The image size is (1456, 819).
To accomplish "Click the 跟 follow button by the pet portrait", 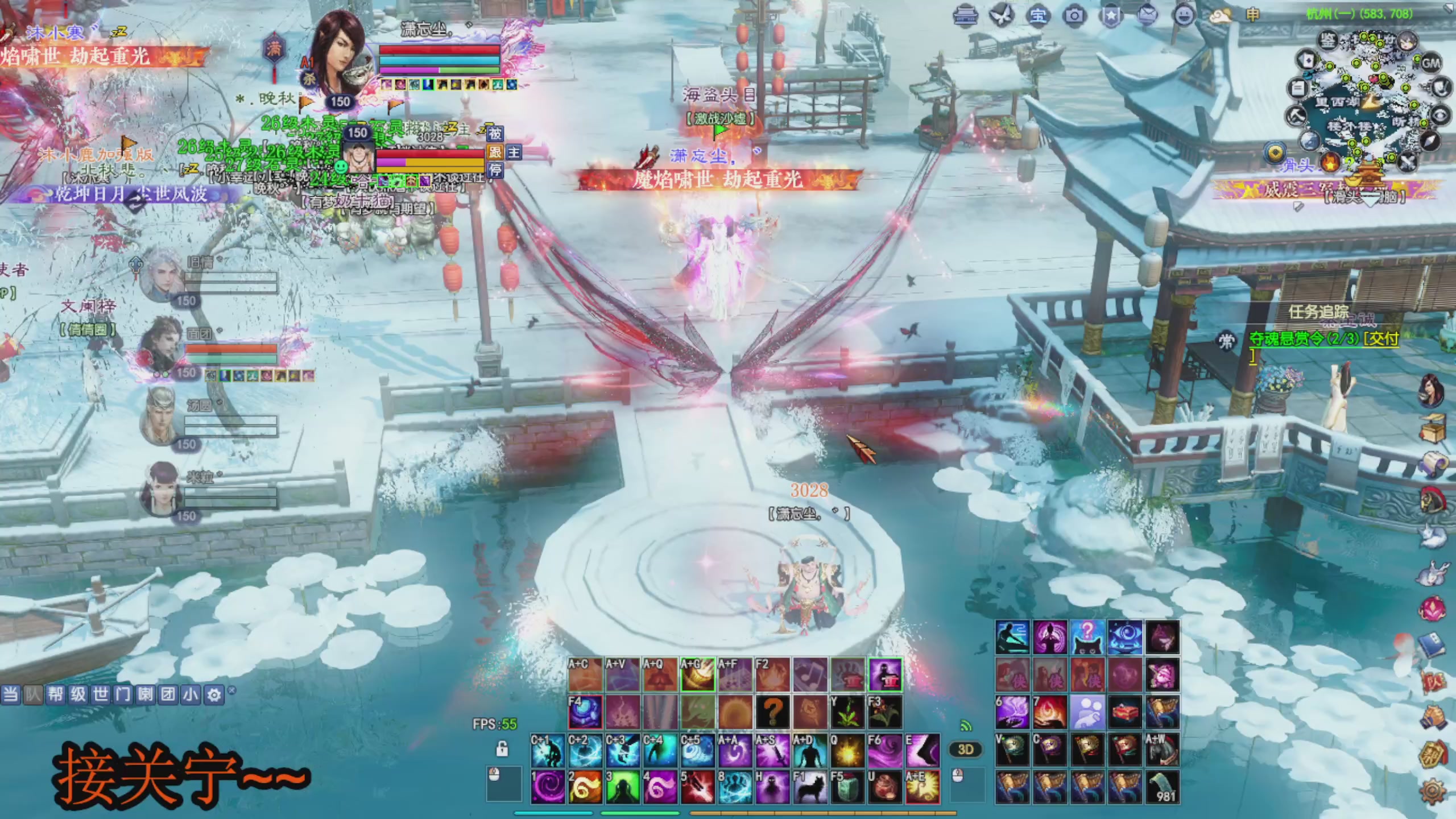I will point(495,152).
